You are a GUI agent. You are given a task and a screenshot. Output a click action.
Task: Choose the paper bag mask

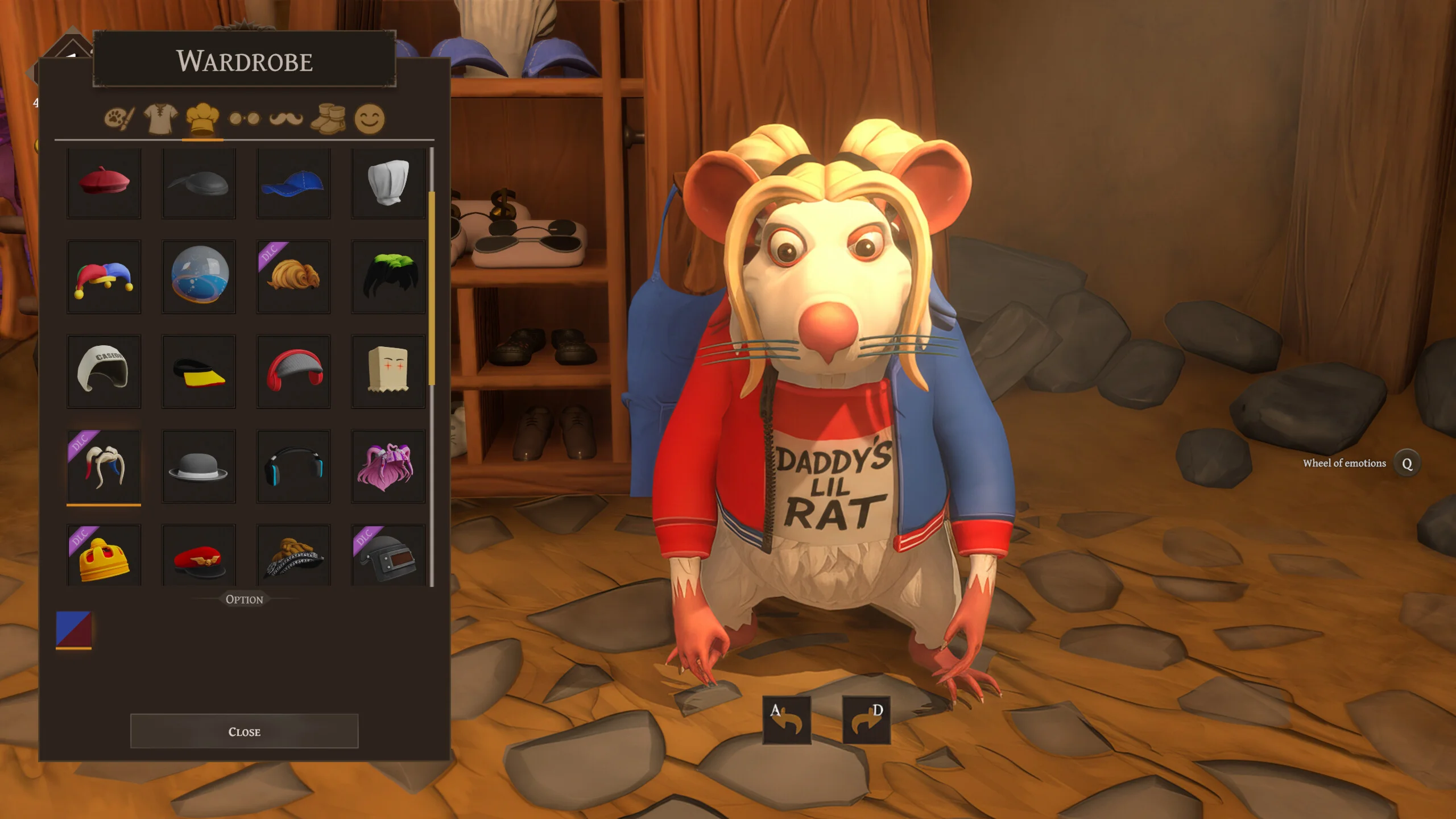tap(388, 371)
